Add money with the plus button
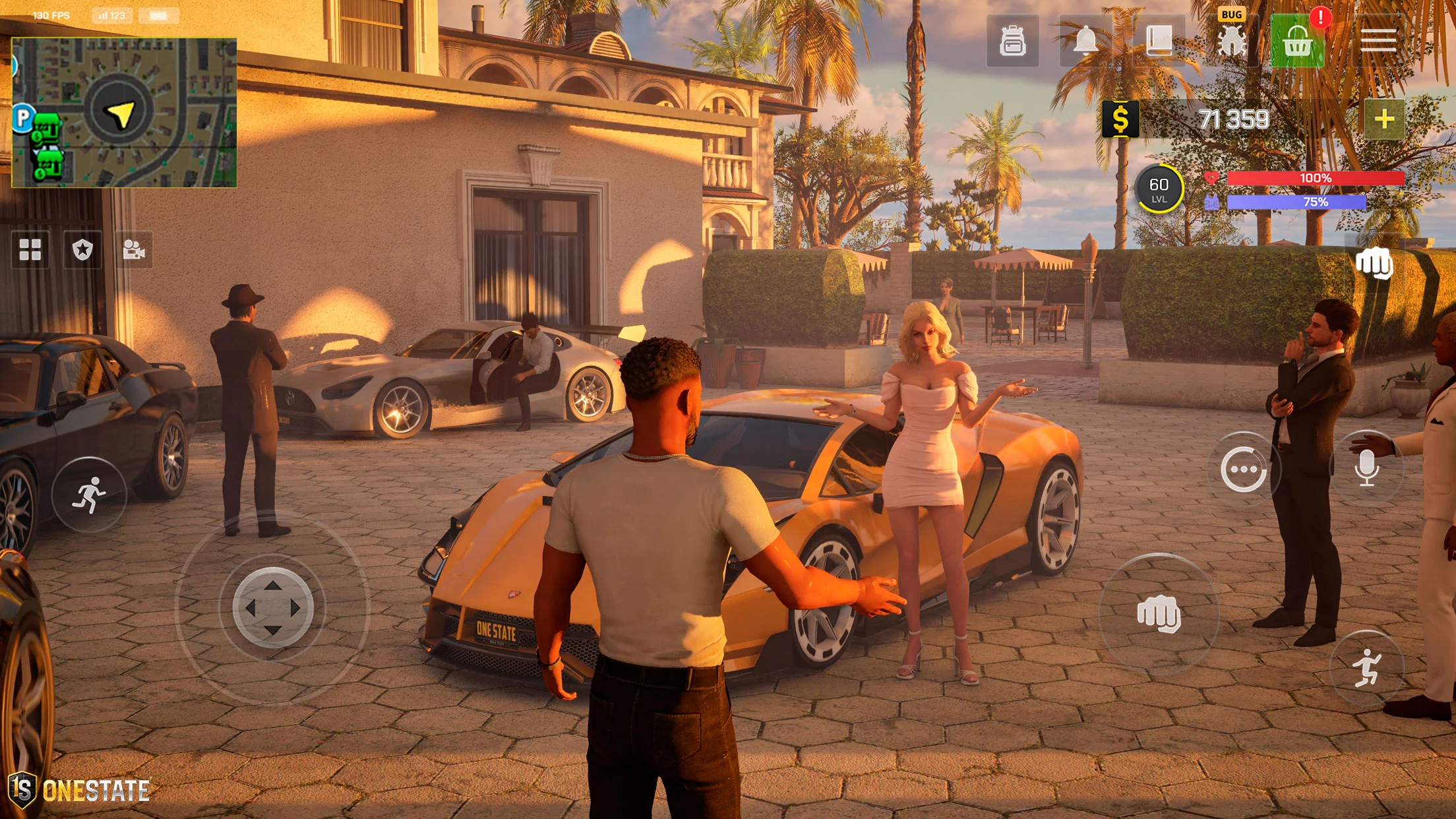 1384,119
